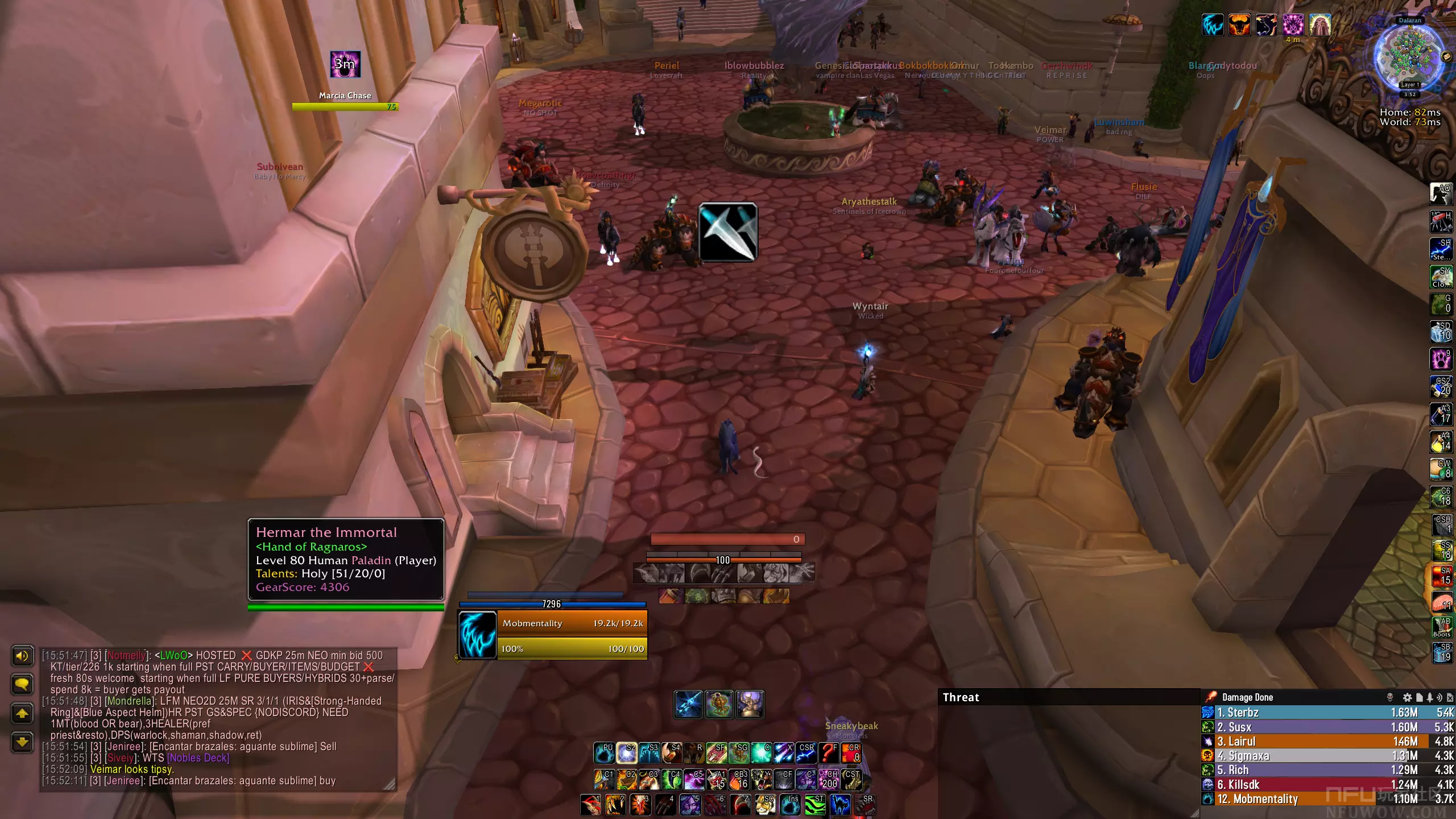
Task: Click the Nobles Deck item link
Action: (198, 758)
